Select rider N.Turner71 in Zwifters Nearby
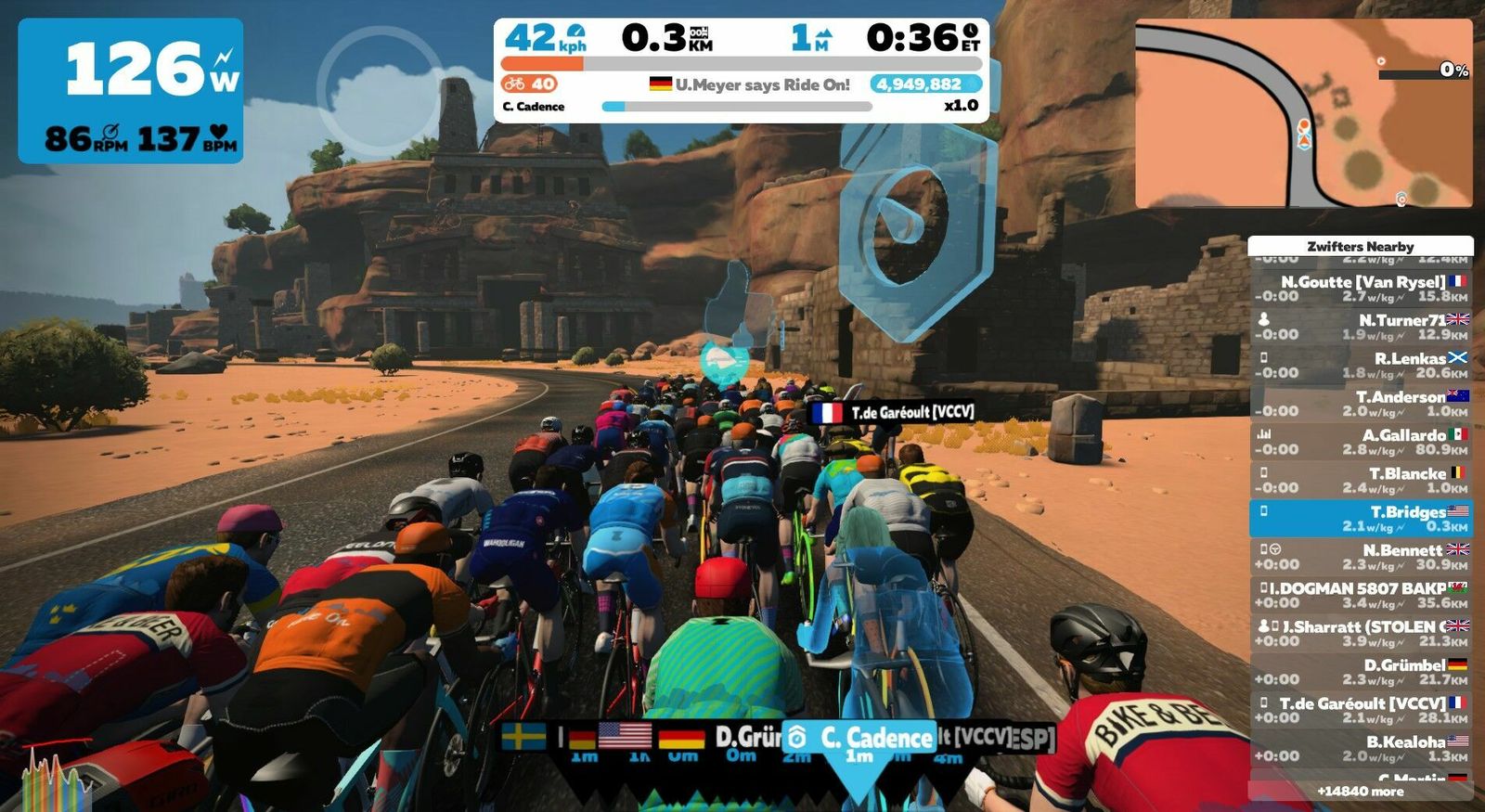The width and height of the screenshot is (1485, 812). pos(1361,327)
